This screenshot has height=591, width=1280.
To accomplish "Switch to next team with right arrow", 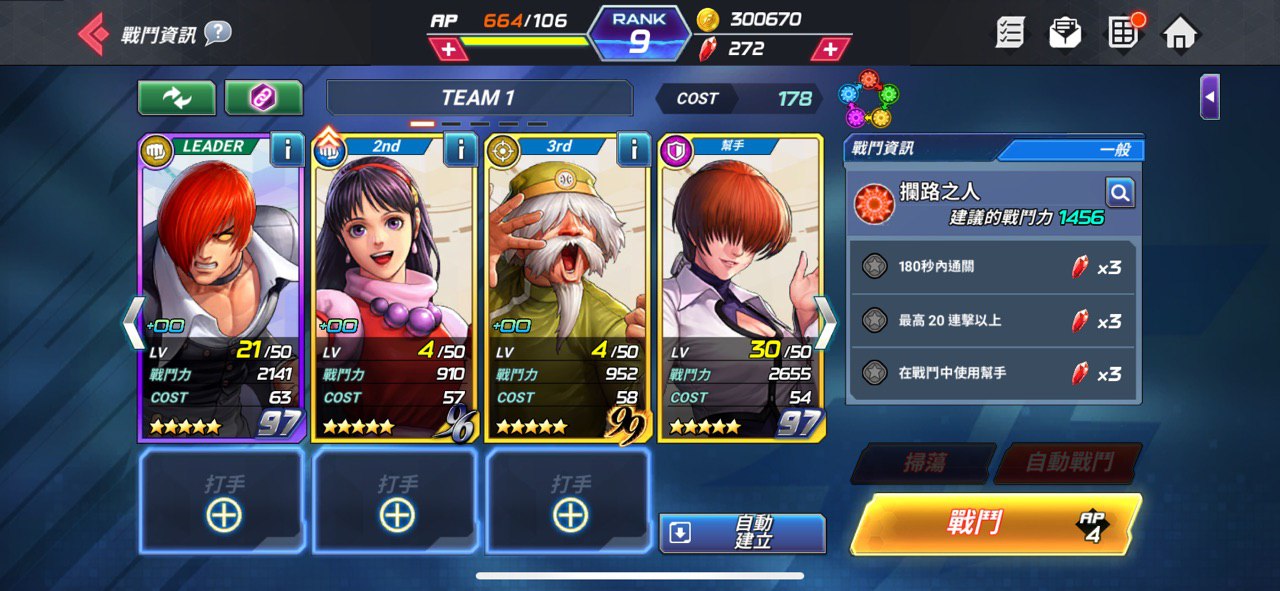I will [825, 322].
